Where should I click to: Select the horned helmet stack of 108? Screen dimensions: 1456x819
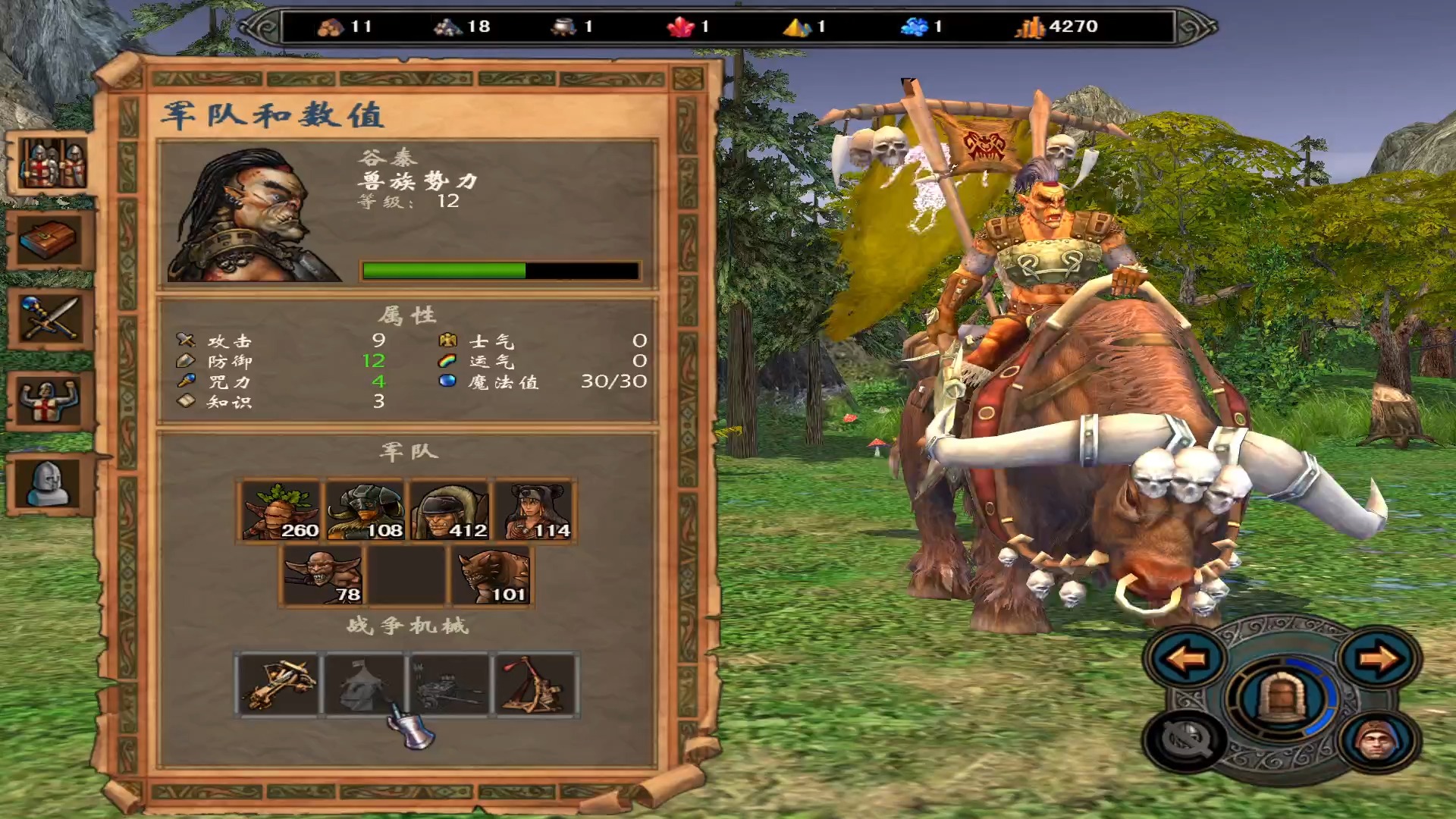[365, 510]
